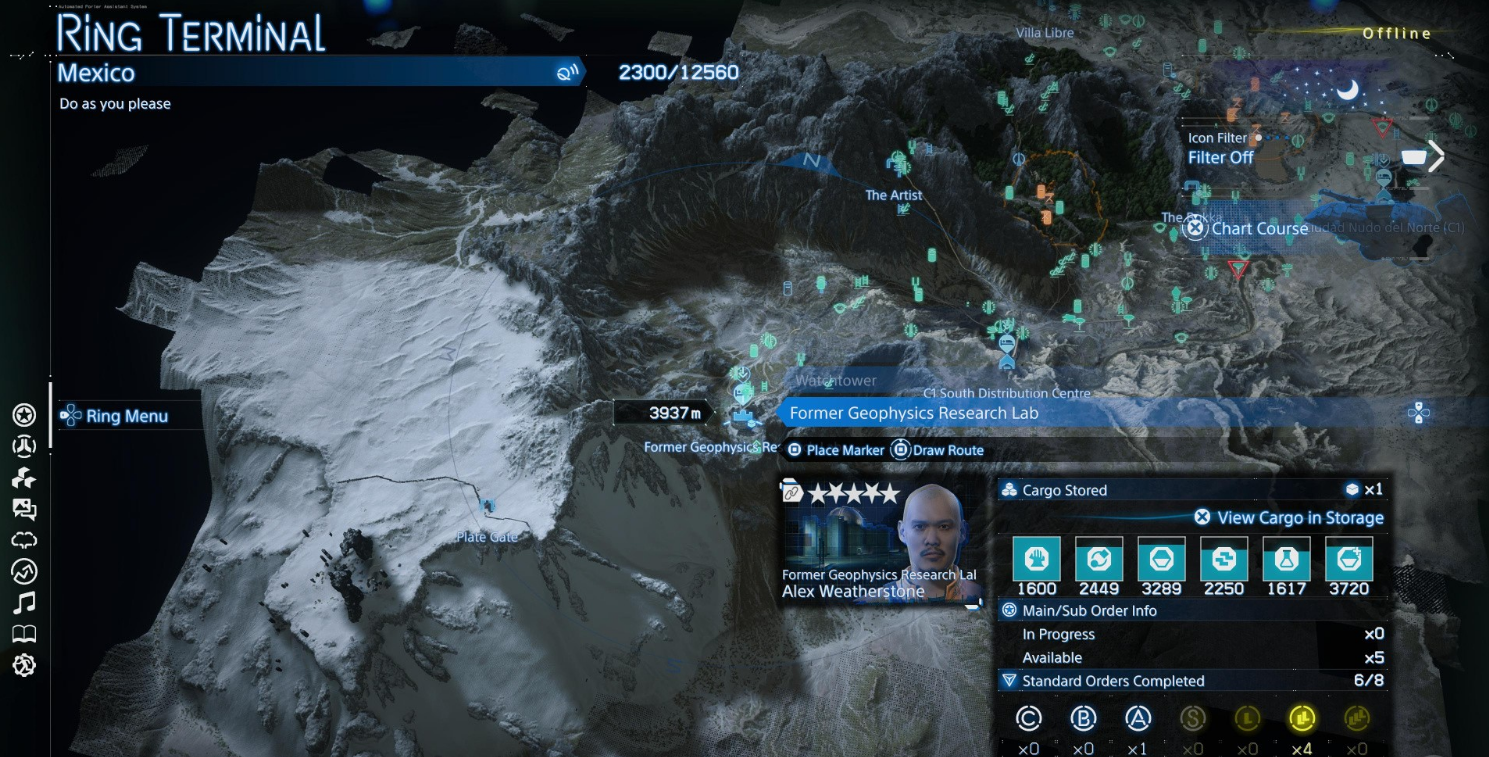View Cargo in Storage

tap(1290, 518)
